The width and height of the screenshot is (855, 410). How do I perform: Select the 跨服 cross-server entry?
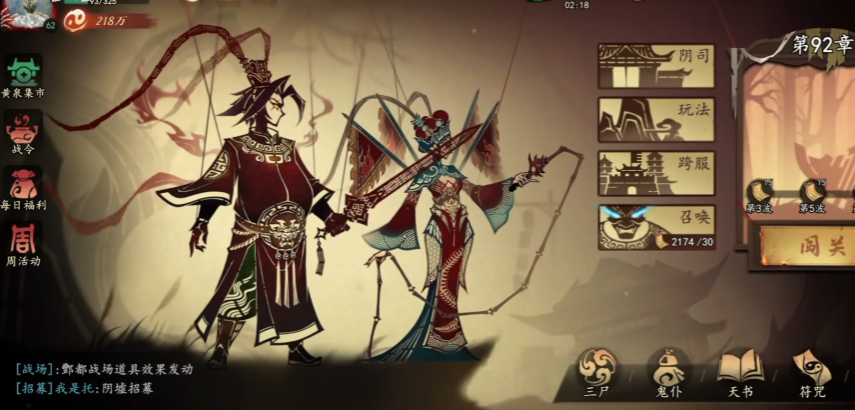(656, 173)
